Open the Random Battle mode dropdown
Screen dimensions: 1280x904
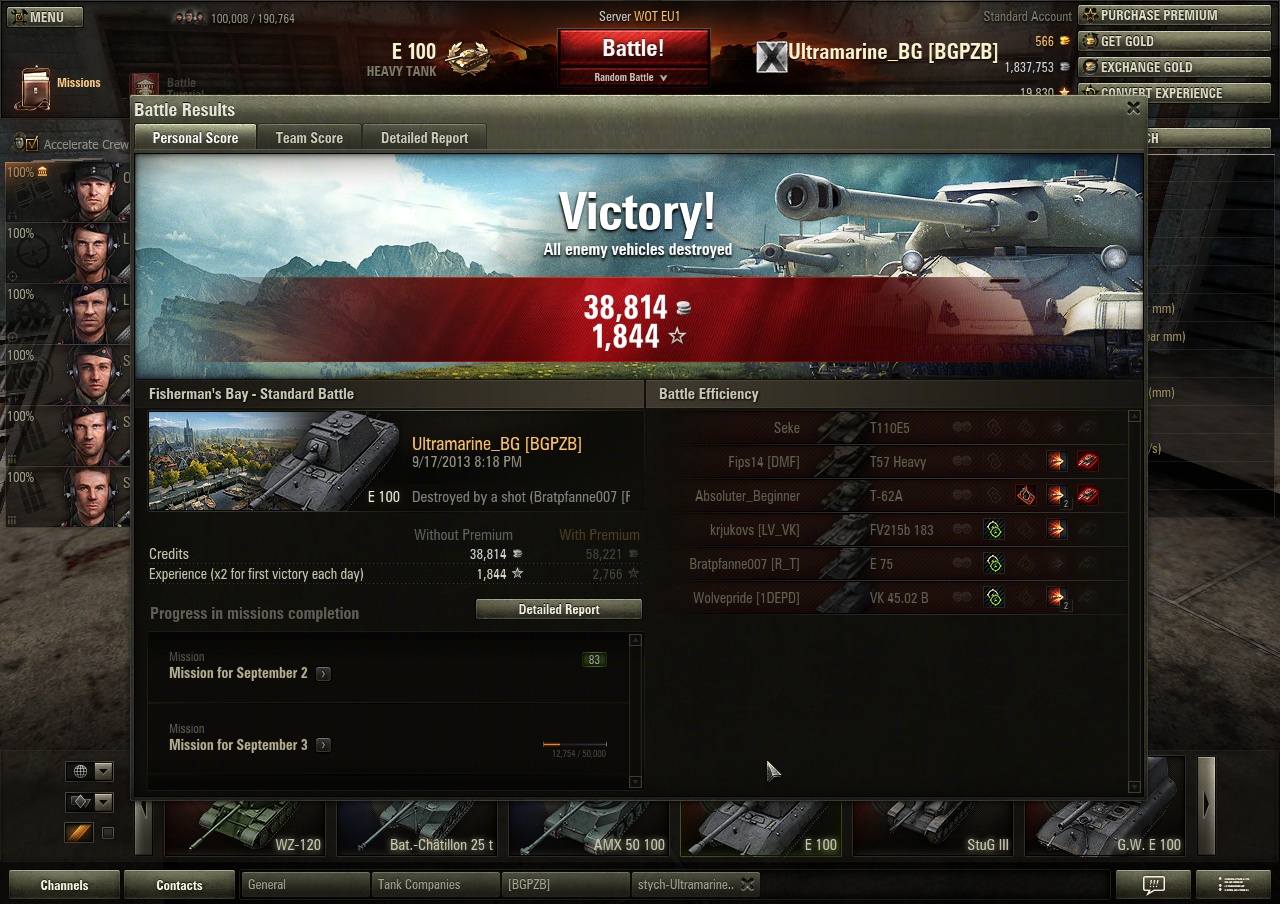click(x=633, y=77)
